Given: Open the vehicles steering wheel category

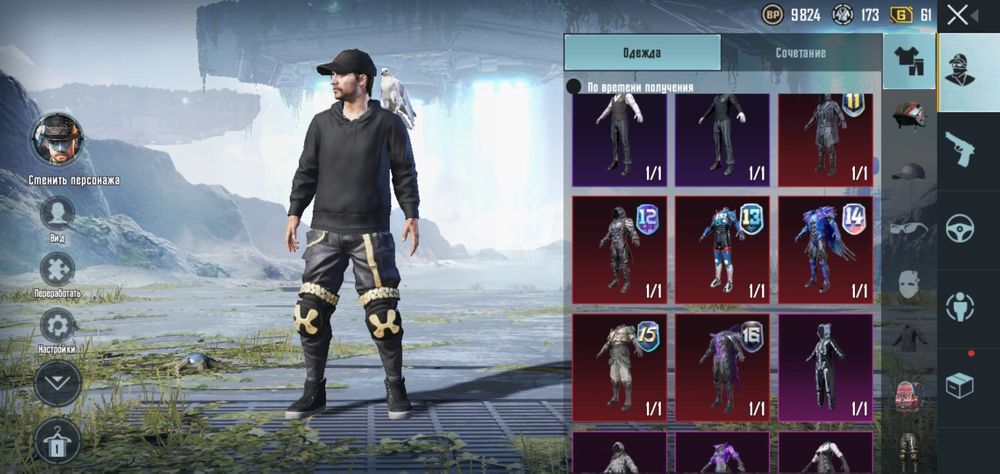Looking at the screenshot, I should coord(960,228).
